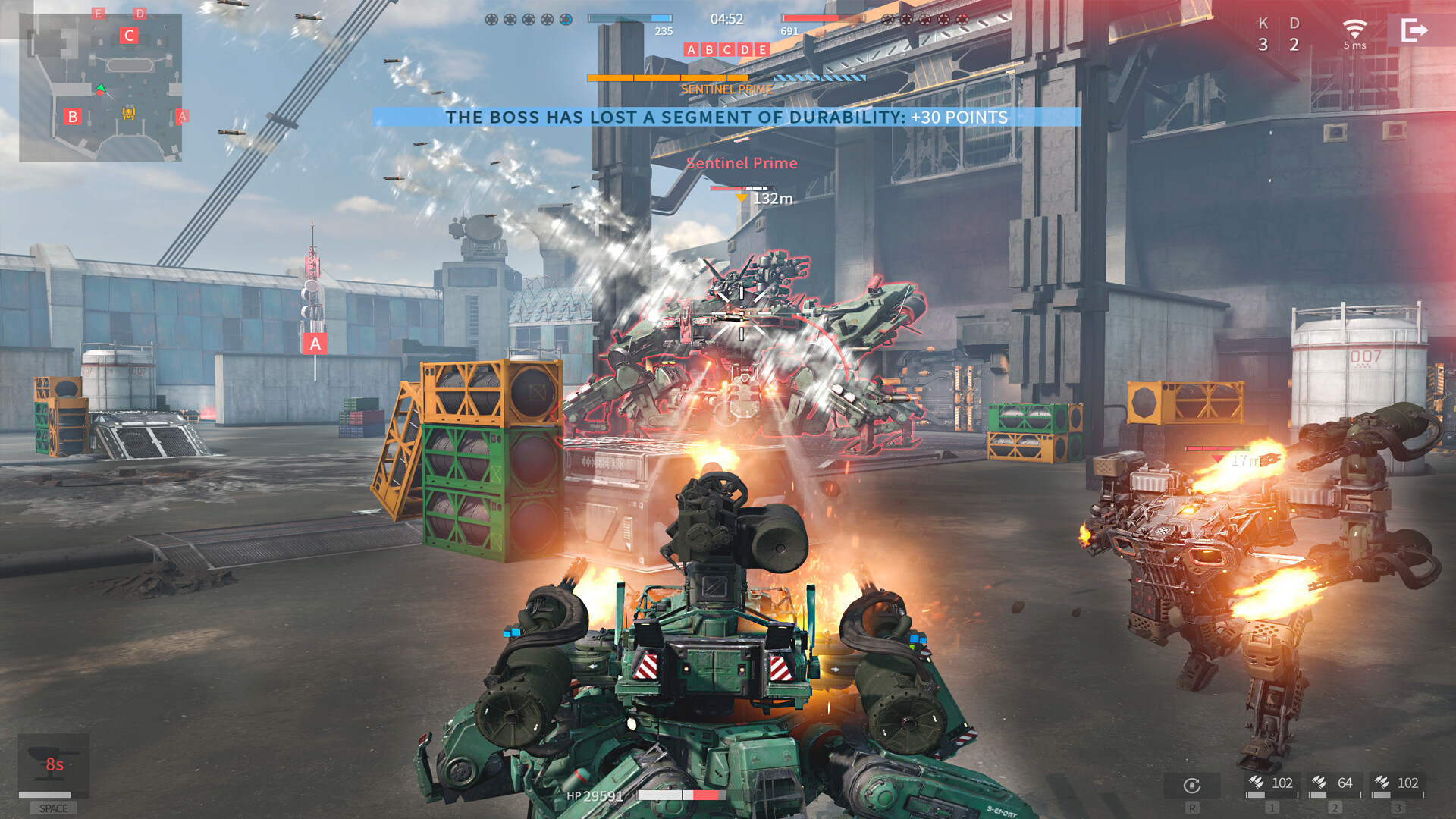Click the exit match button
Image resolution: width=1456 pixels, height=819 pixels.
click(1414, 30)
